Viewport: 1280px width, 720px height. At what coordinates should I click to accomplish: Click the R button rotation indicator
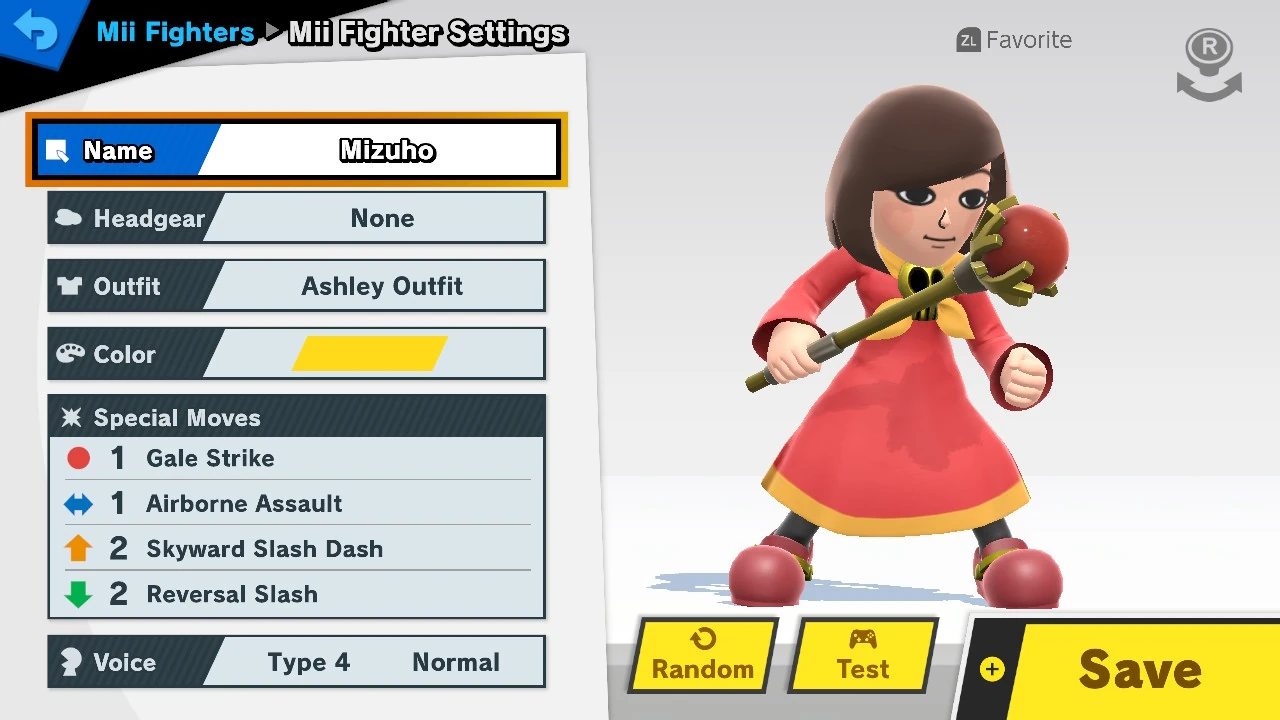pyautogui.click(x=1208, y=60)
